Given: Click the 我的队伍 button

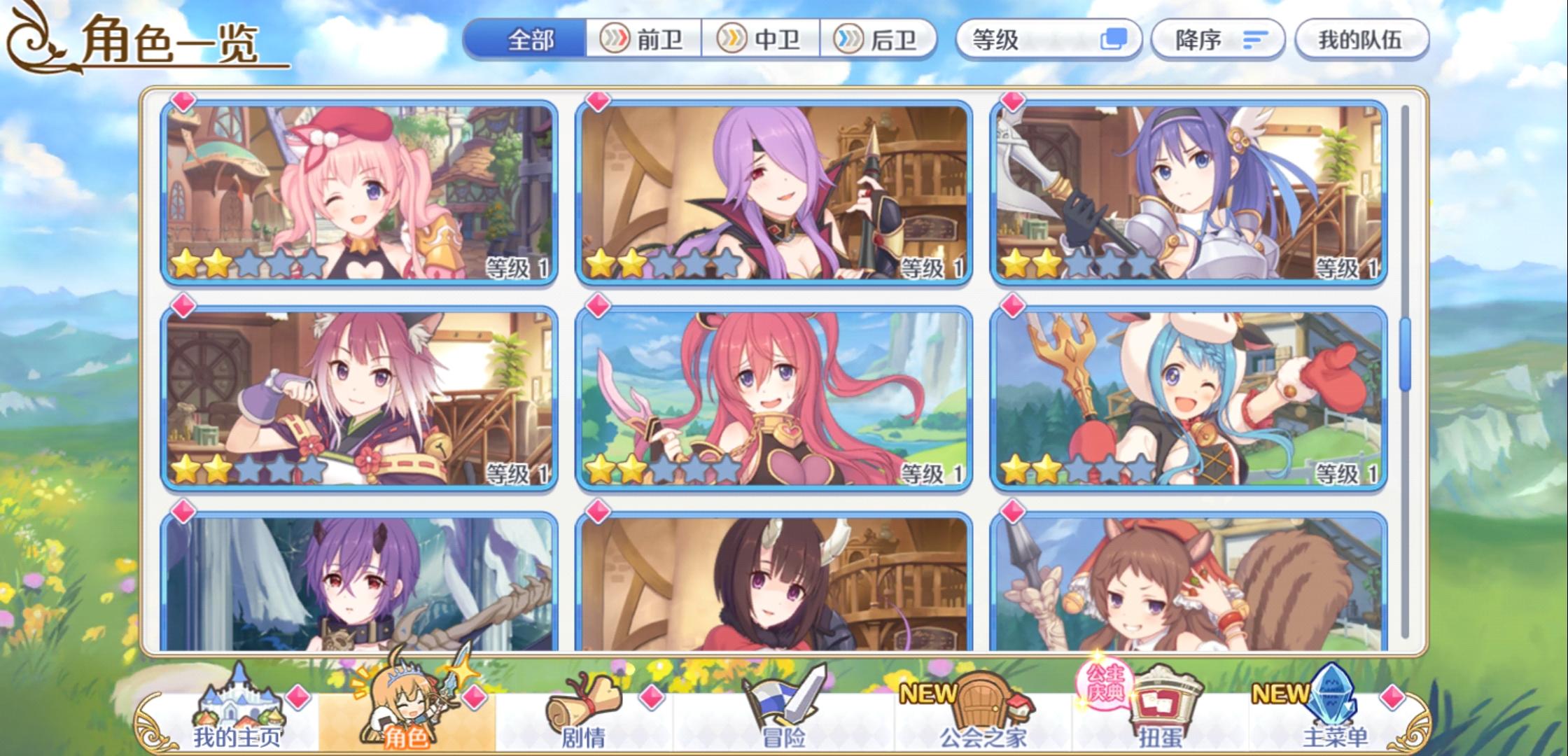Looking at the screenshot, I should pyautogui.click(x=1361, y=41).
